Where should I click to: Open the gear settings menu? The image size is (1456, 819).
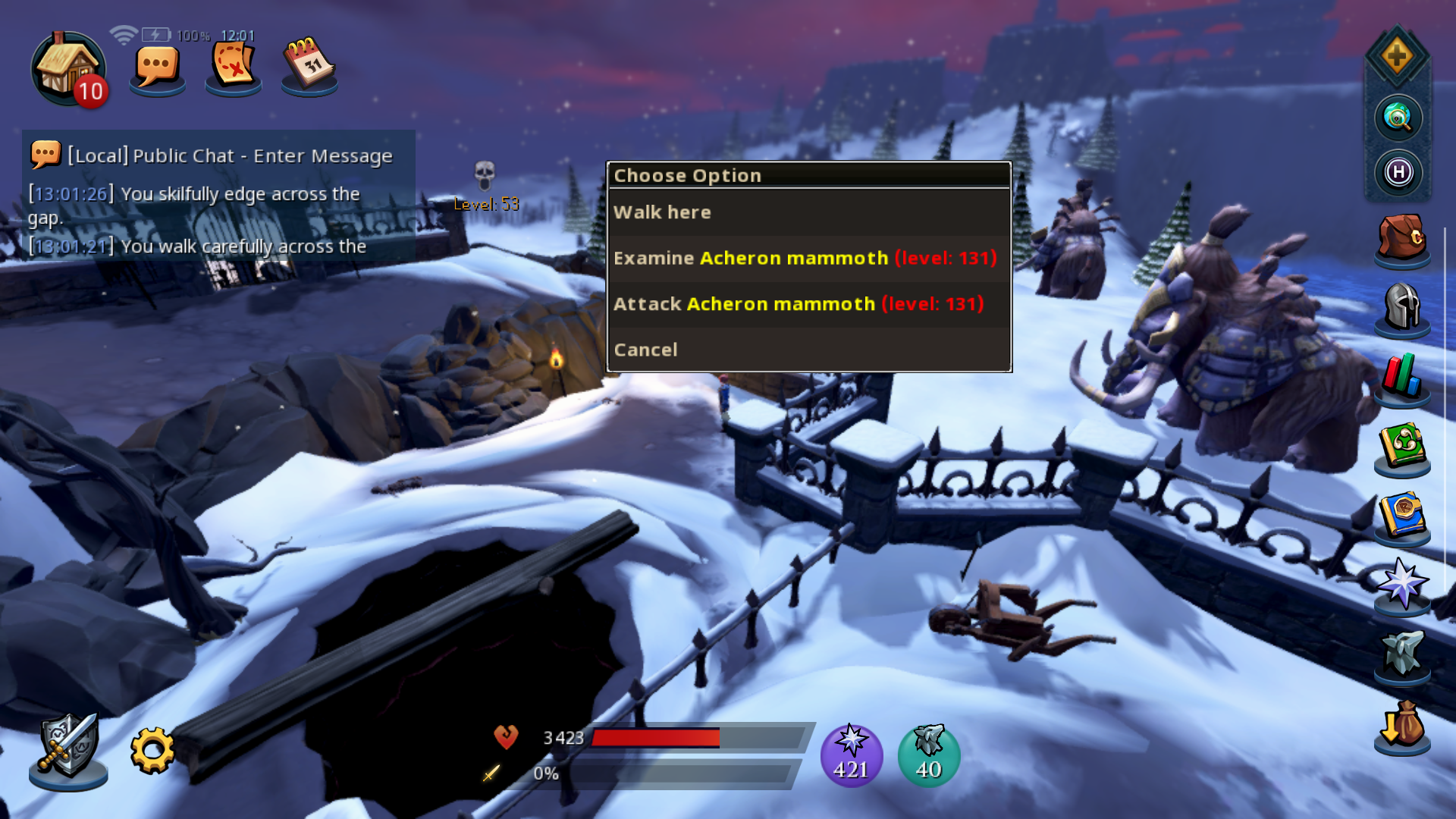pos(152,751)
